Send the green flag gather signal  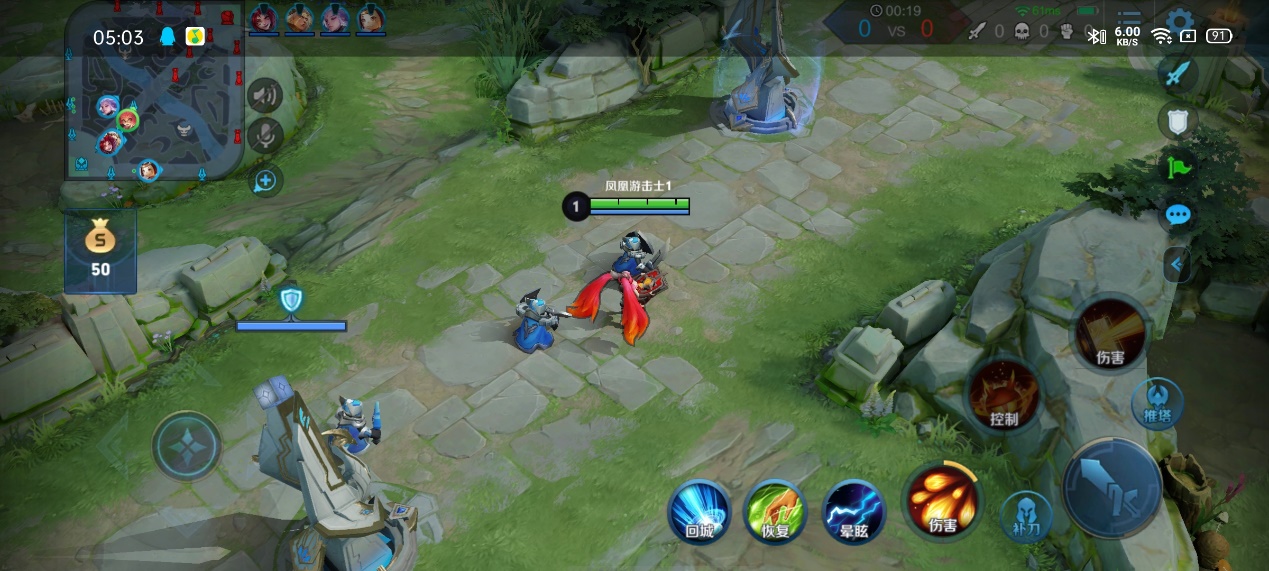point(1179,167)
